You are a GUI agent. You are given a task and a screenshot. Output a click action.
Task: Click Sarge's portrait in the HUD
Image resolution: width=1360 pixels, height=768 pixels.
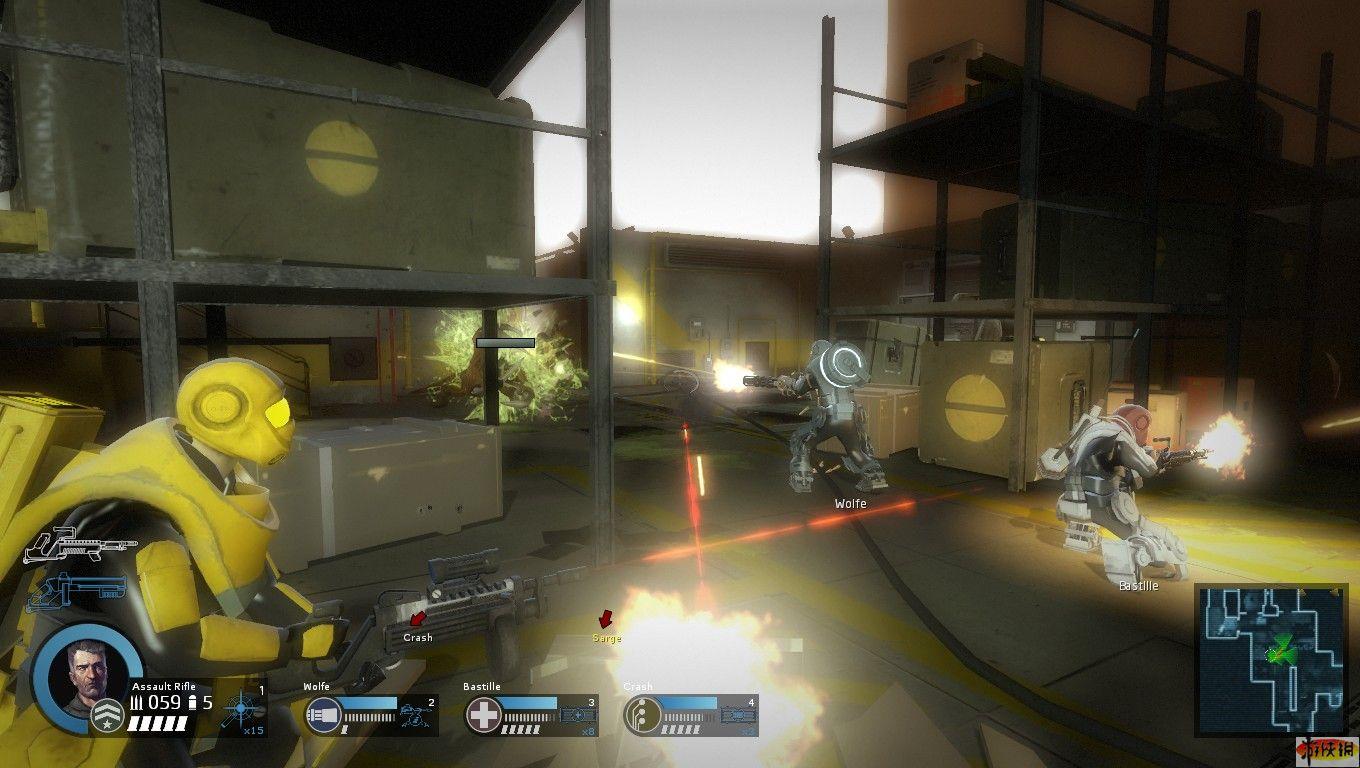click(87, 675)
